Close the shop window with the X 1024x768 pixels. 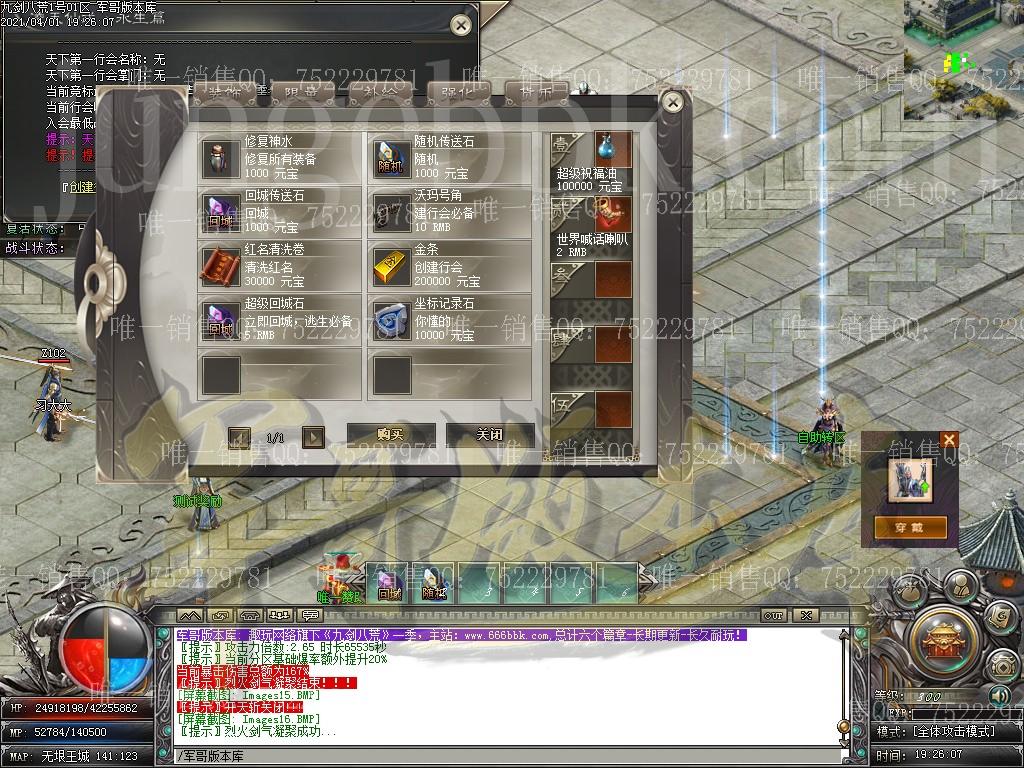tap(673, 102)
